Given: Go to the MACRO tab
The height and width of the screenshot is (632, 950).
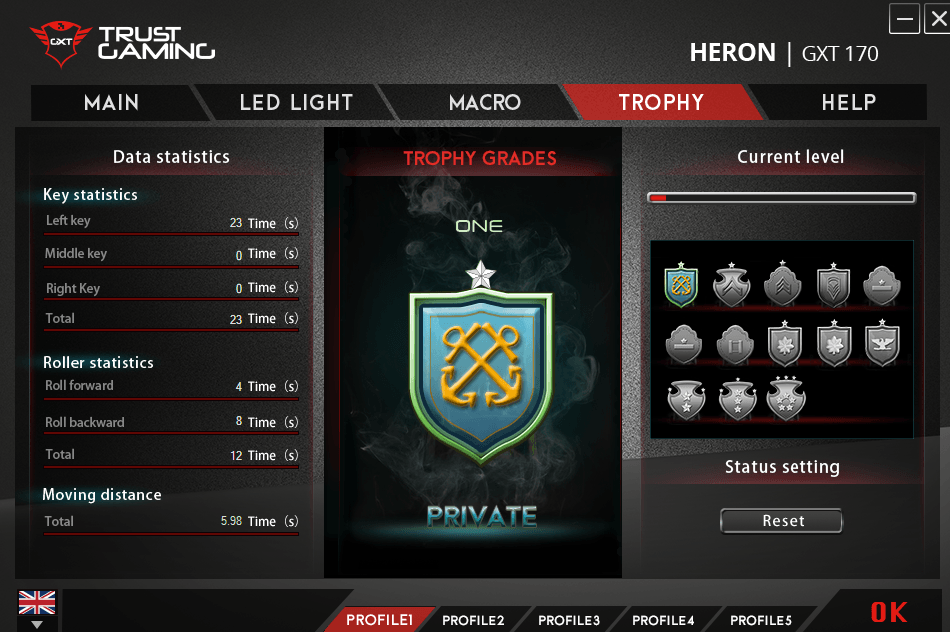Looking at the screenshot, I should pyautogui.click(x=484, y=103).
